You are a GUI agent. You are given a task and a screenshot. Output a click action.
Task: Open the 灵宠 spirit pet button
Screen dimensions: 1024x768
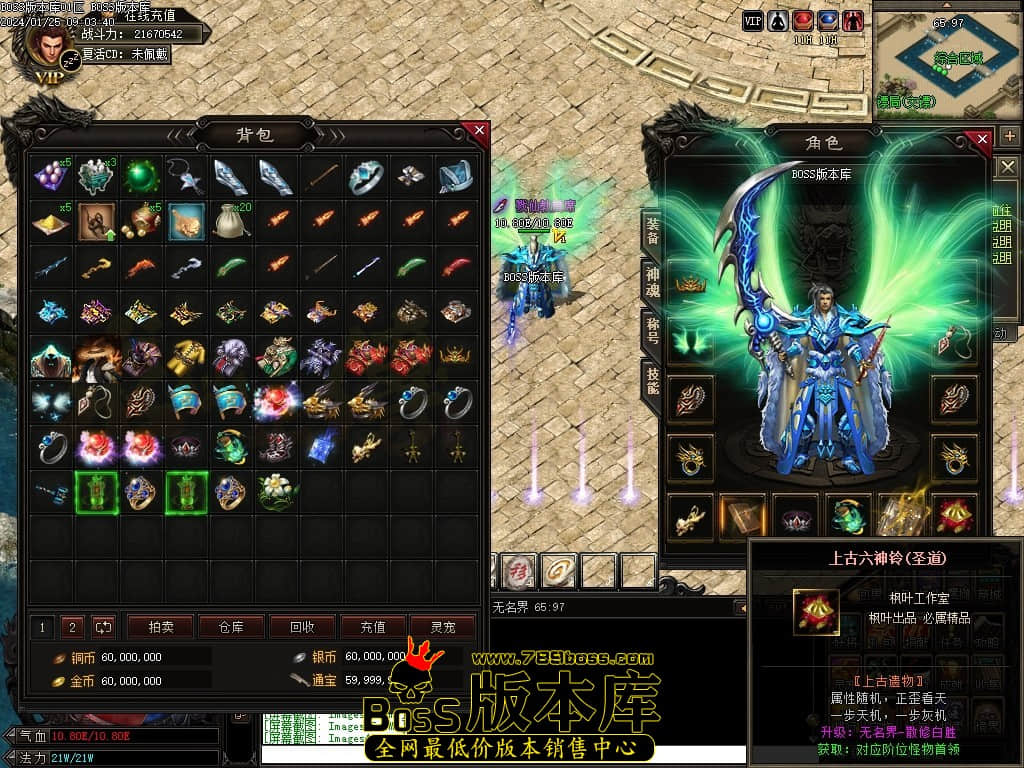click(x=443, y=627)
